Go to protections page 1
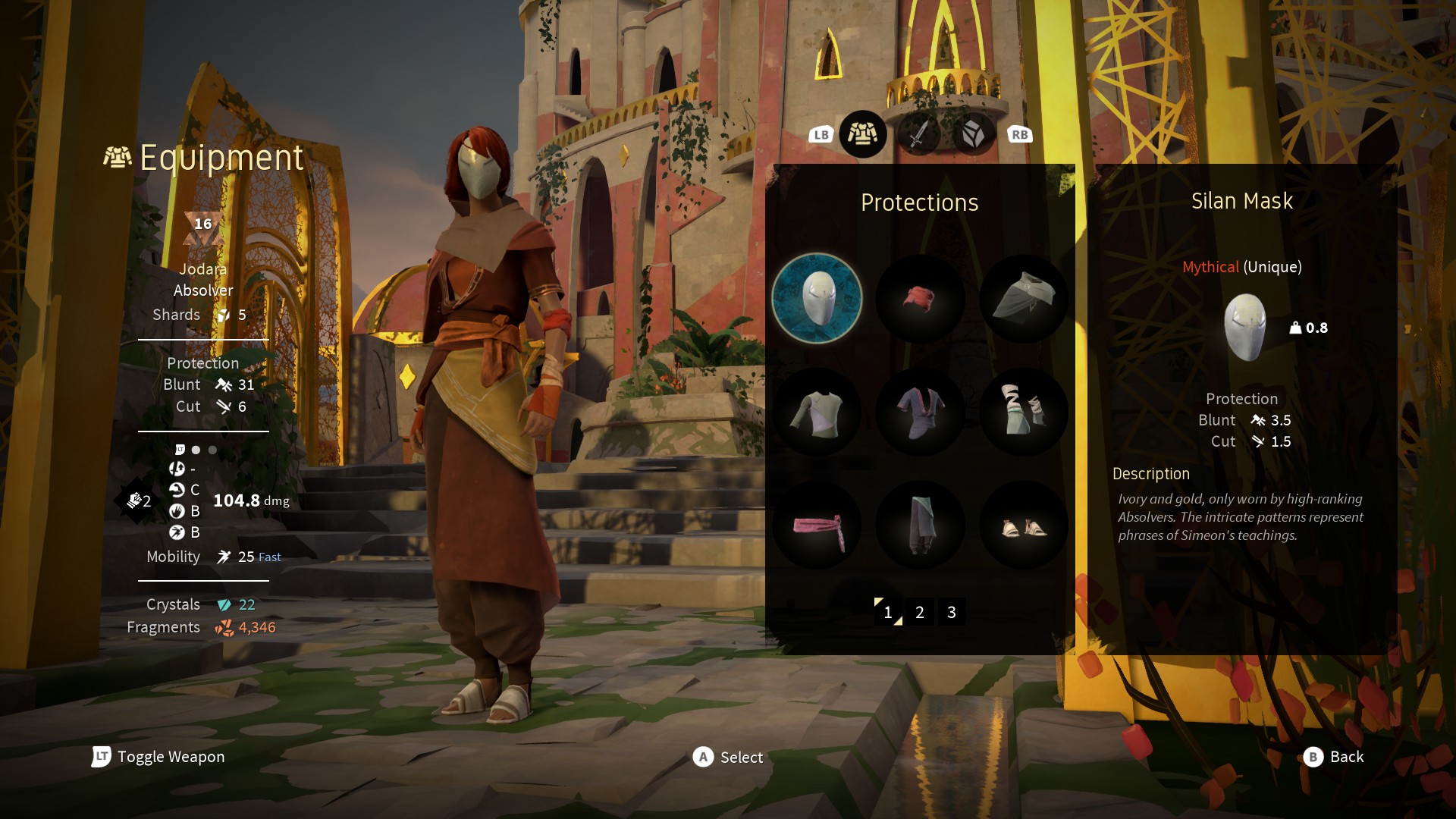This screenshot has height=819, width=1456. [x=888, y=612]
